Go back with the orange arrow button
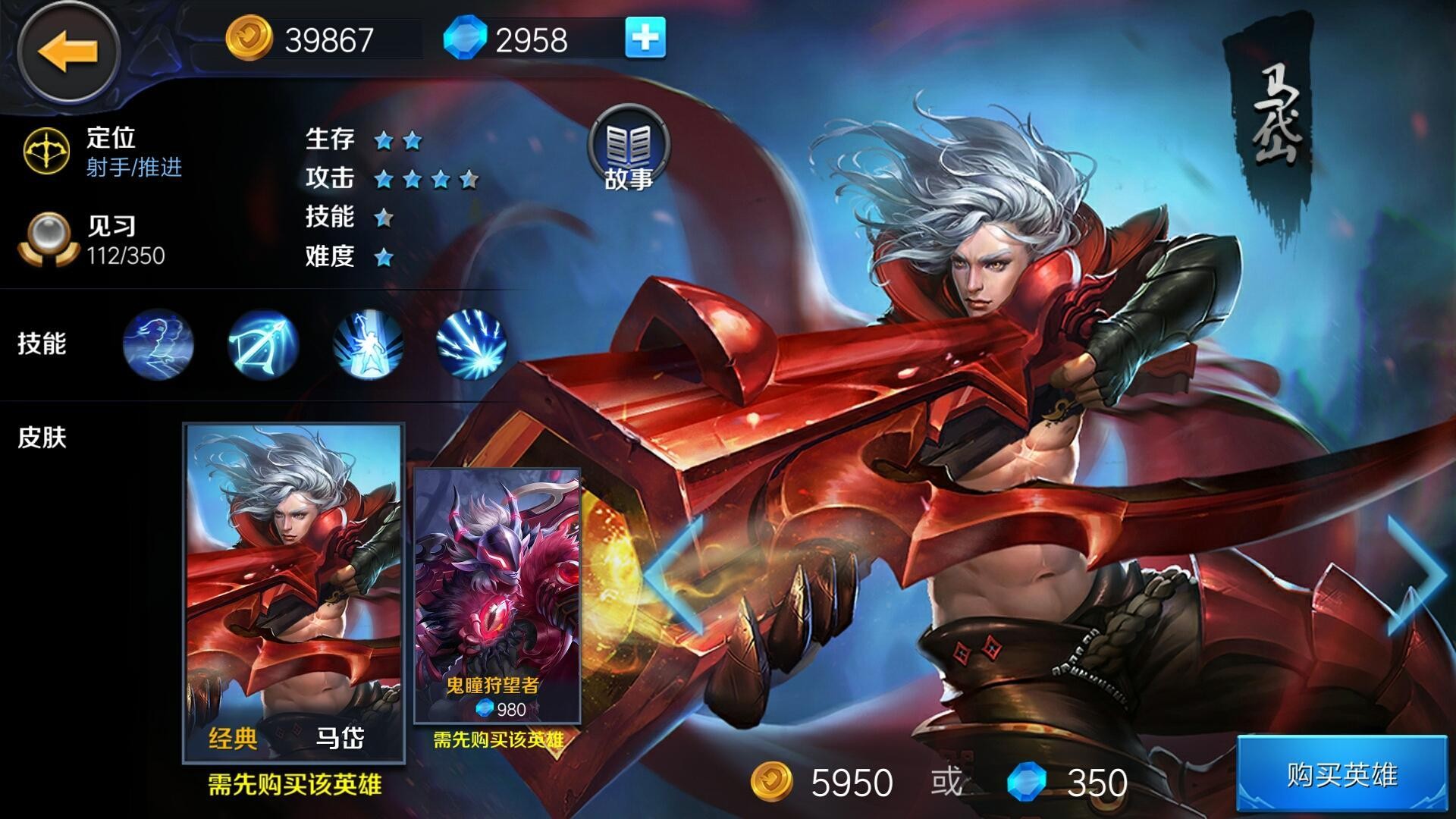1456x819 pixels. coord(68,52)
